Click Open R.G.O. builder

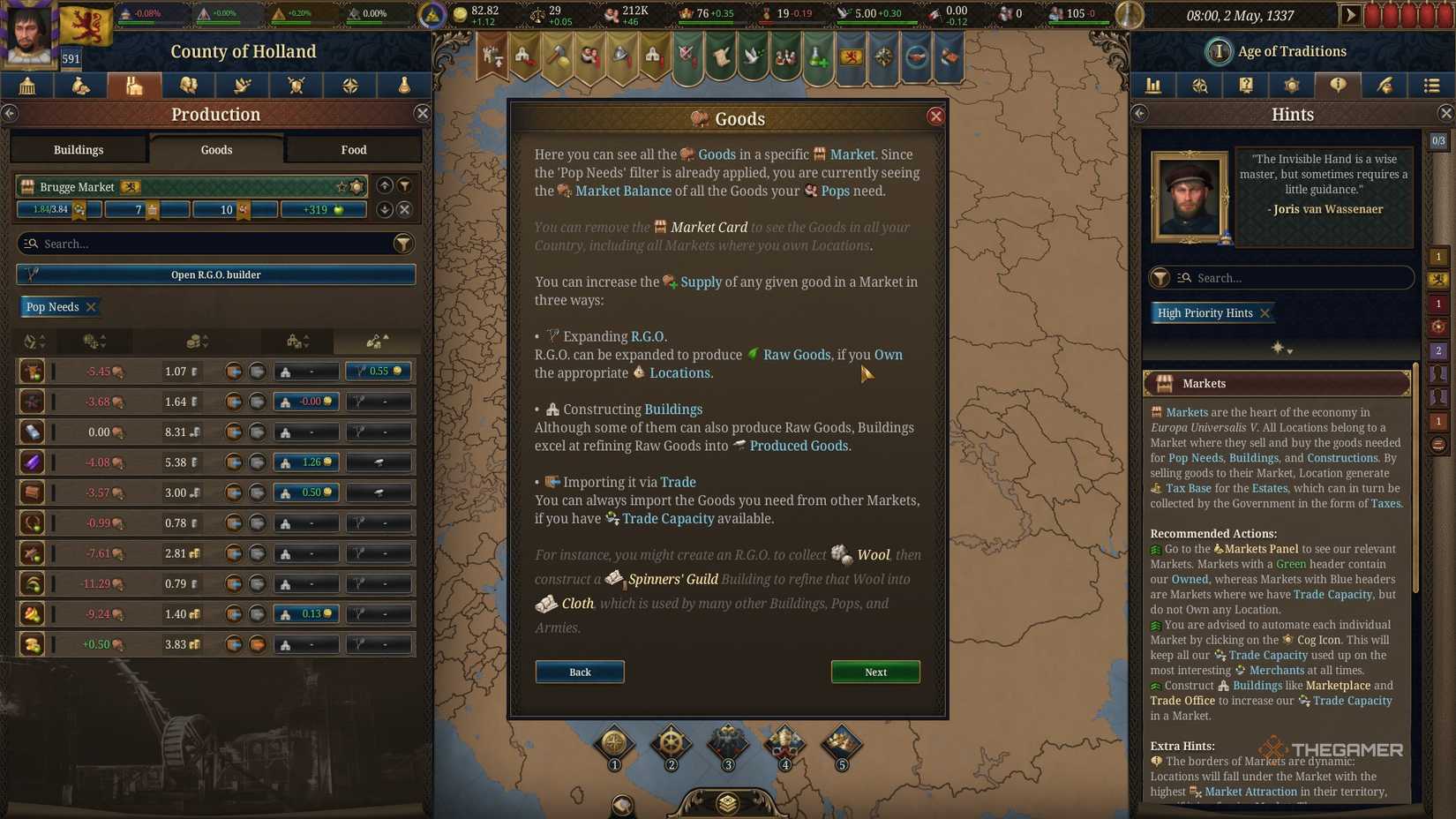(x=216, y=274)
